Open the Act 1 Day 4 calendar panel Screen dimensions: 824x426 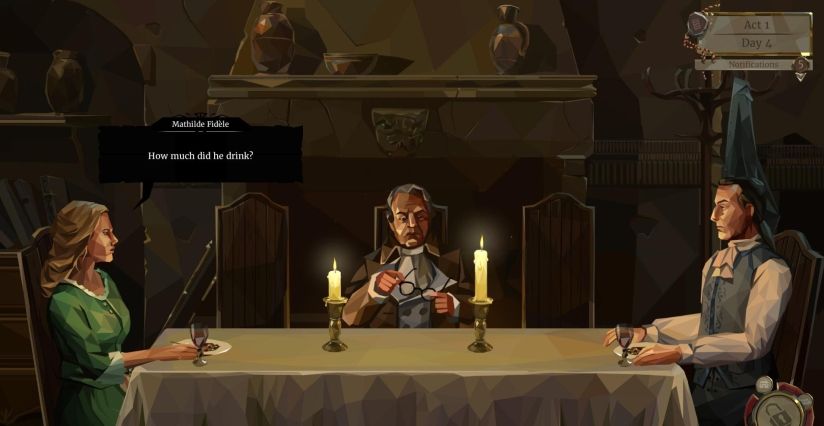[757, 33]
